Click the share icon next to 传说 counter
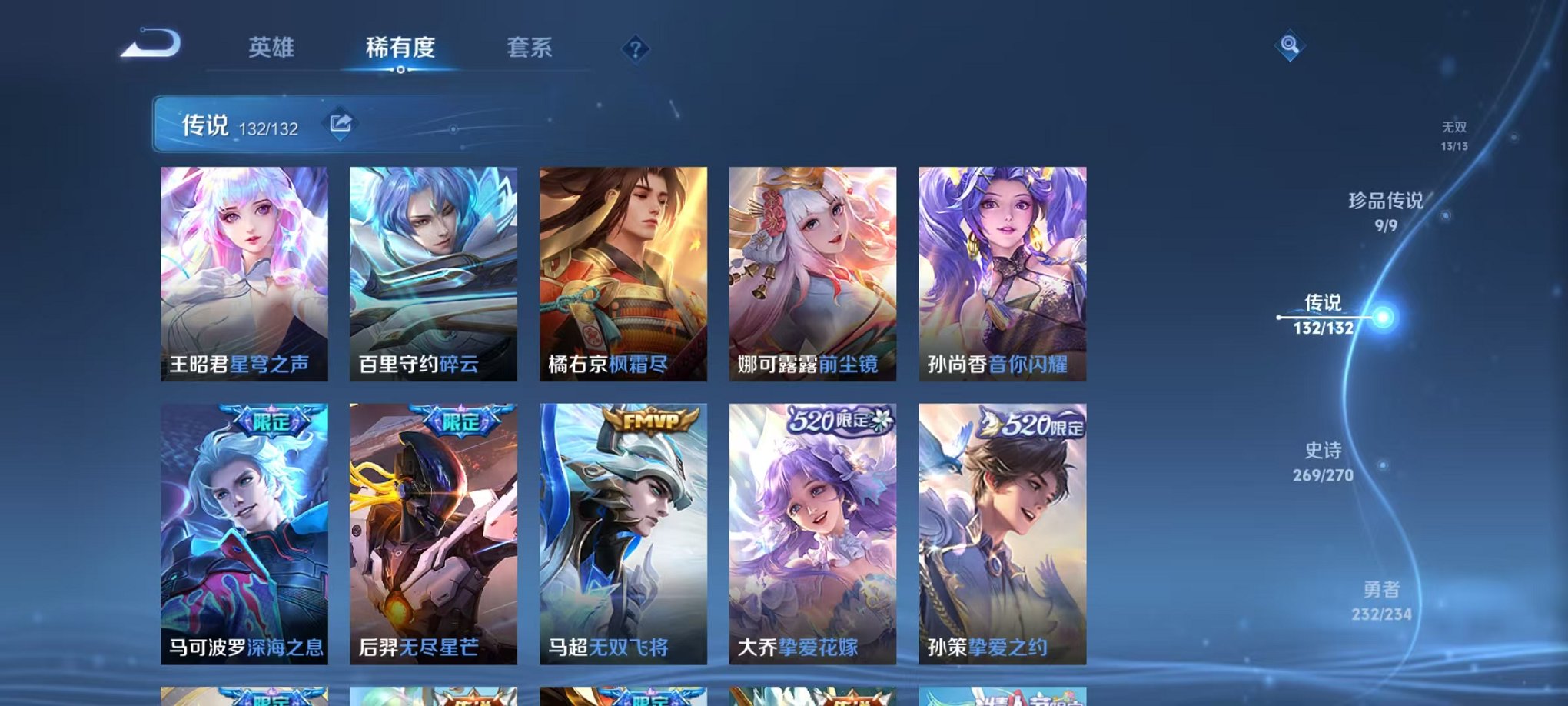1568x706 pixels. [x=341, y=122]
